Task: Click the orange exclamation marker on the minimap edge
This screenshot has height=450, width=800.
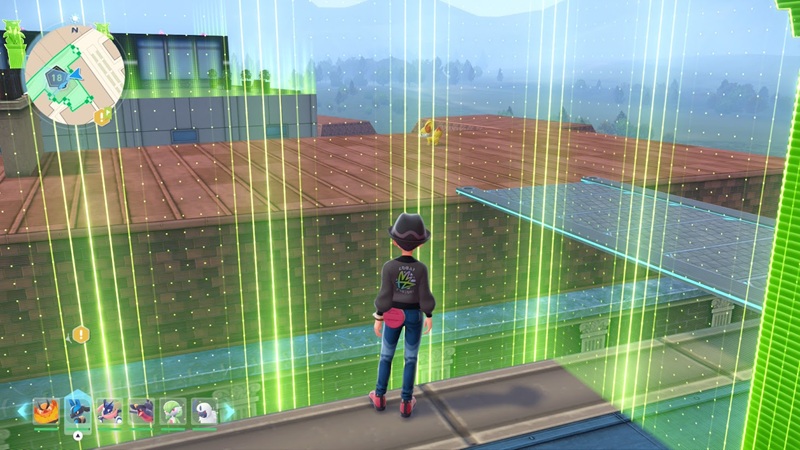Action: 102,117
